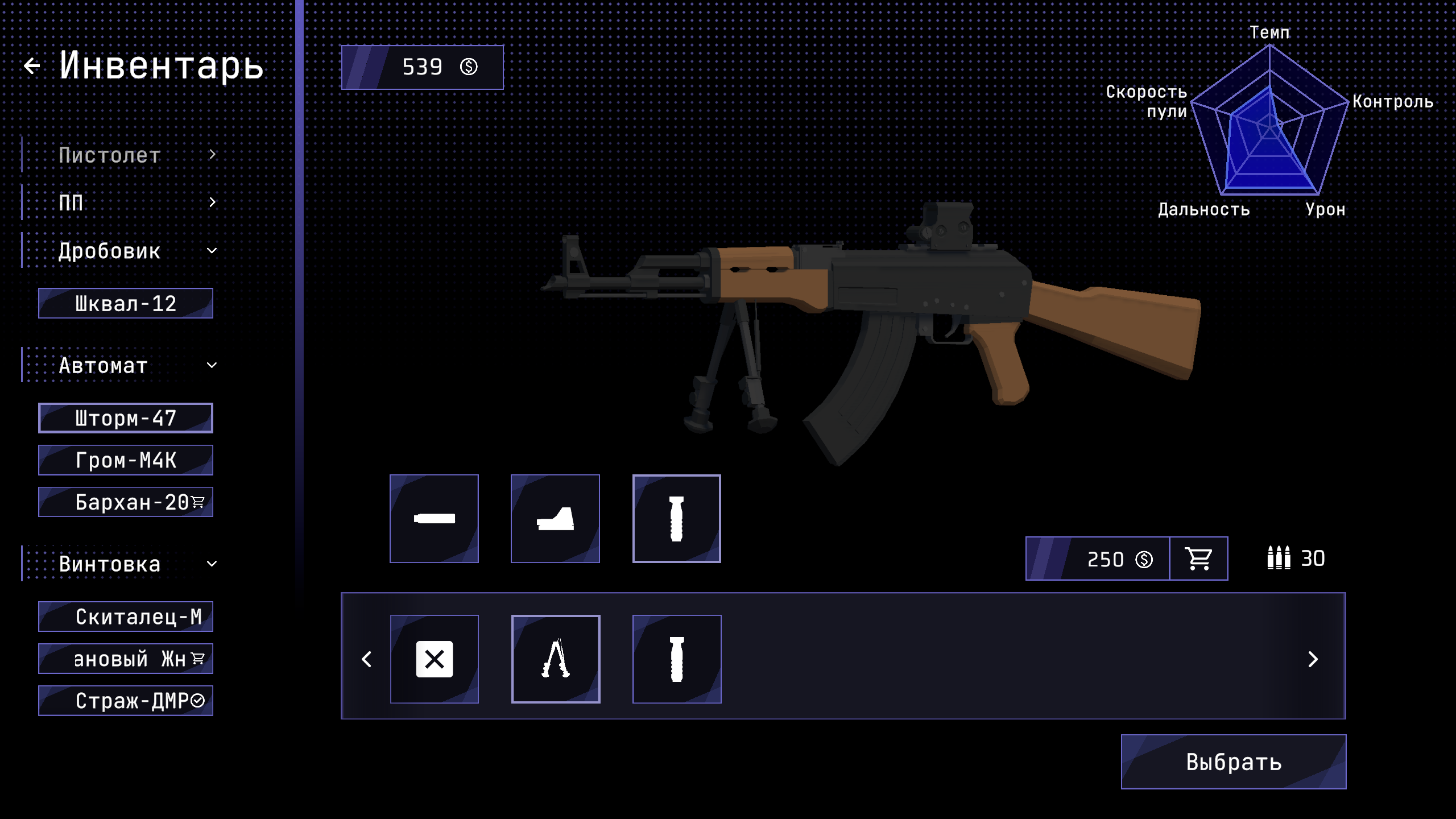Click the cart icon on Бархан-20
This screenshot has height=819, width=1456.
pos(198,501)
